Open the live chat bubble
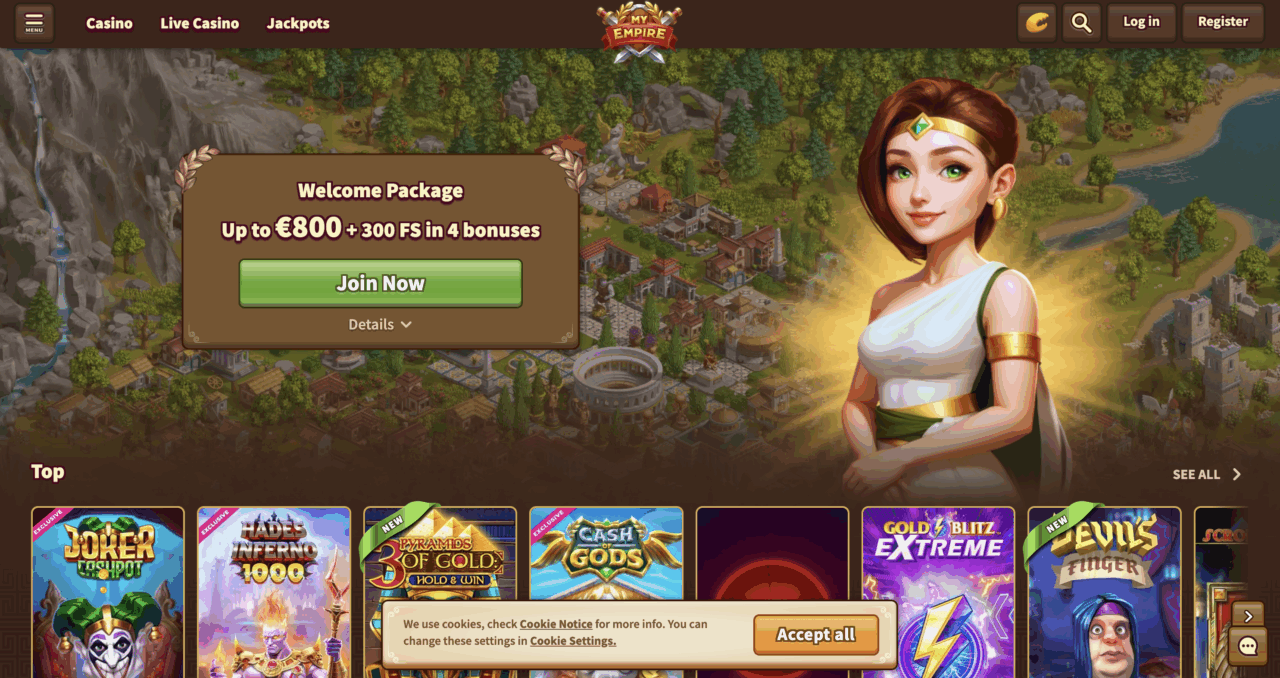Screen dimensions: 1280x678 point(1247,646)
